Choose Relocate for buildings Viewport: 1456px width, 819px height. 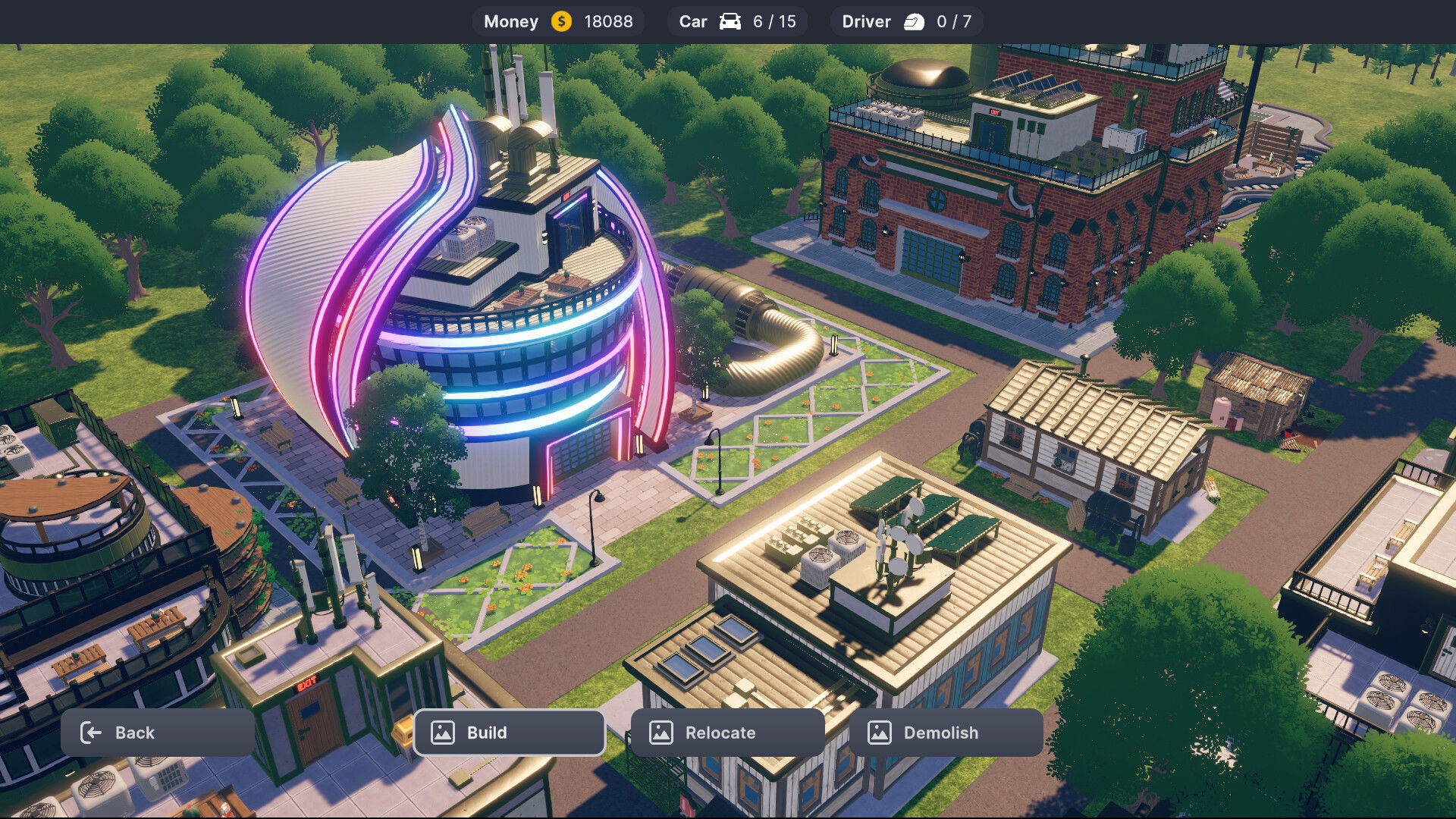point(727,733)
